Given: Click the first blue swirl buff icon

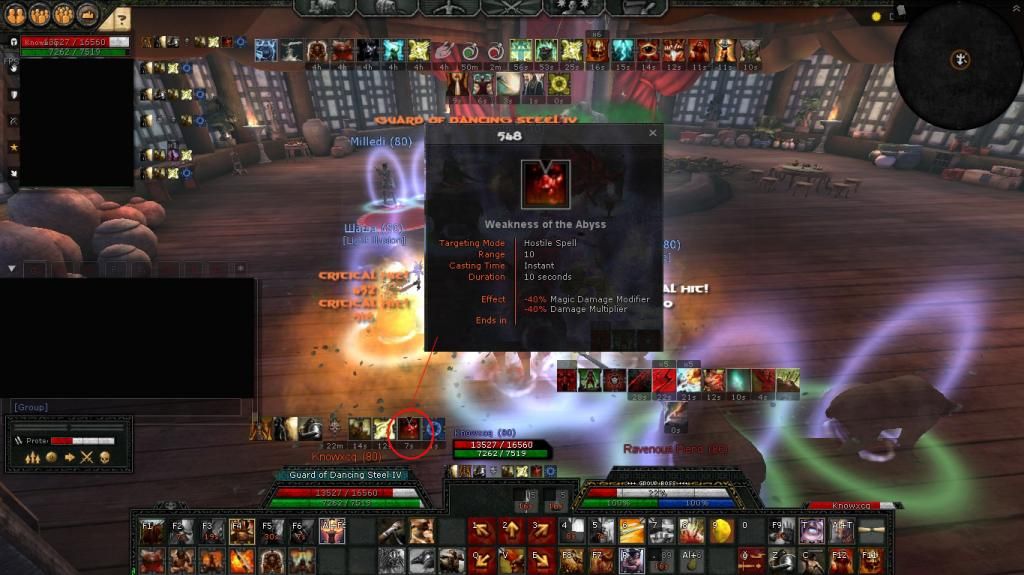Looking at the screenshot, I should [x=266, y=50].
